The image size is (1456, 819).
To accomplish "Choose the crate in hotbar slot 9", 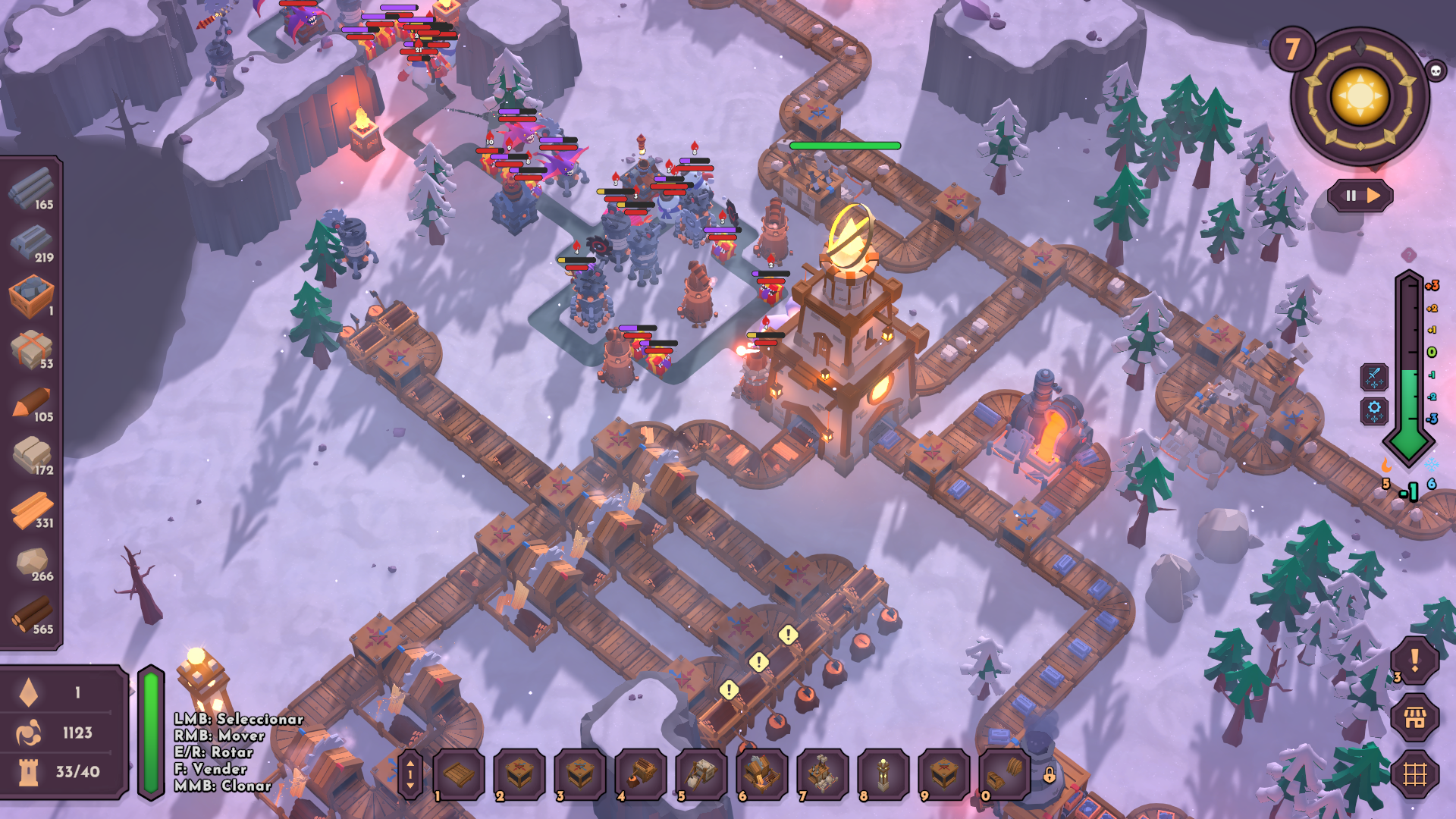I will (x=944, y=774).
